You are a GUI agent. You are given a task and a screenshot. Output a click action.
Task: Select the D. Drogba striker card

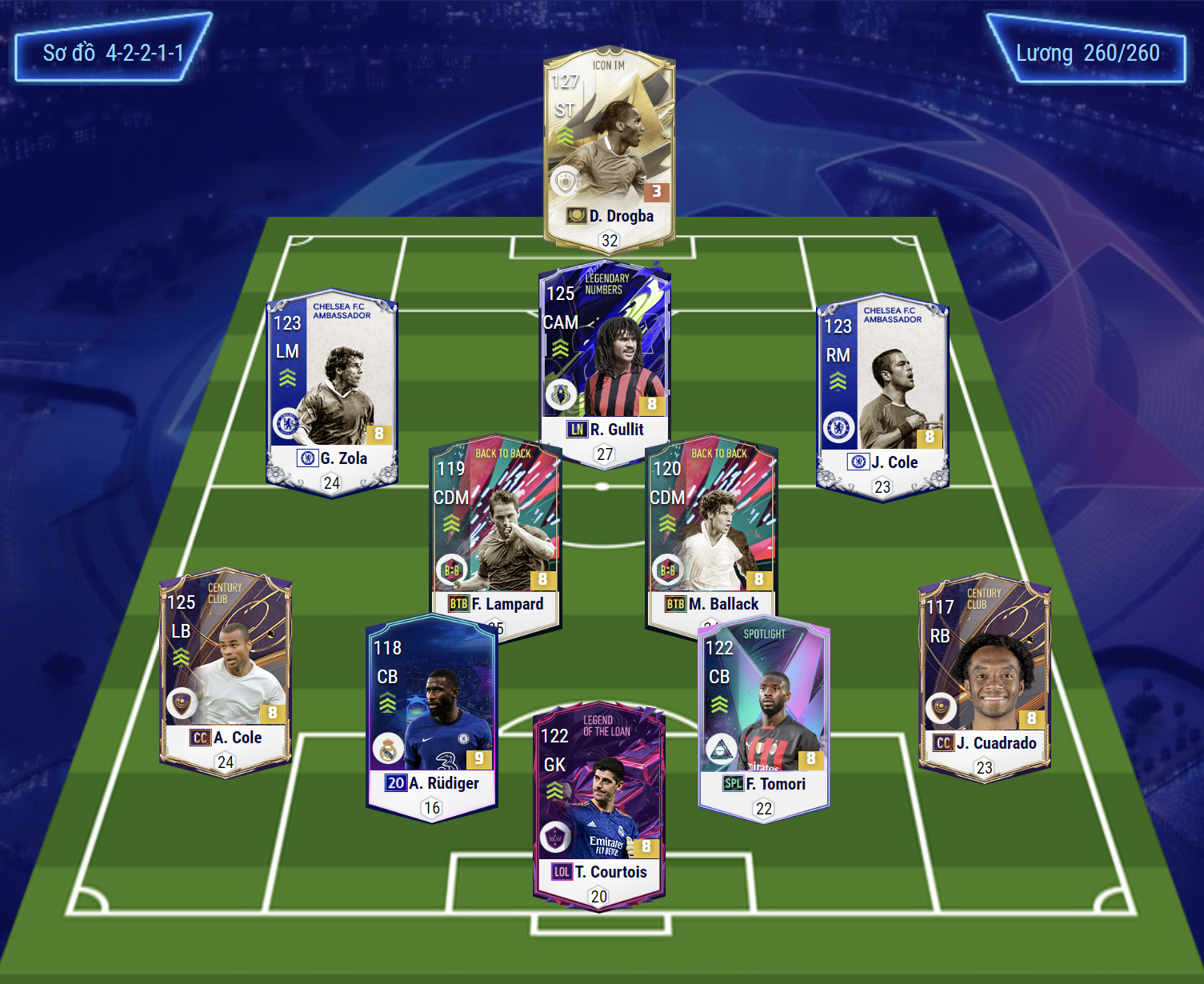(x=610, y=148)
